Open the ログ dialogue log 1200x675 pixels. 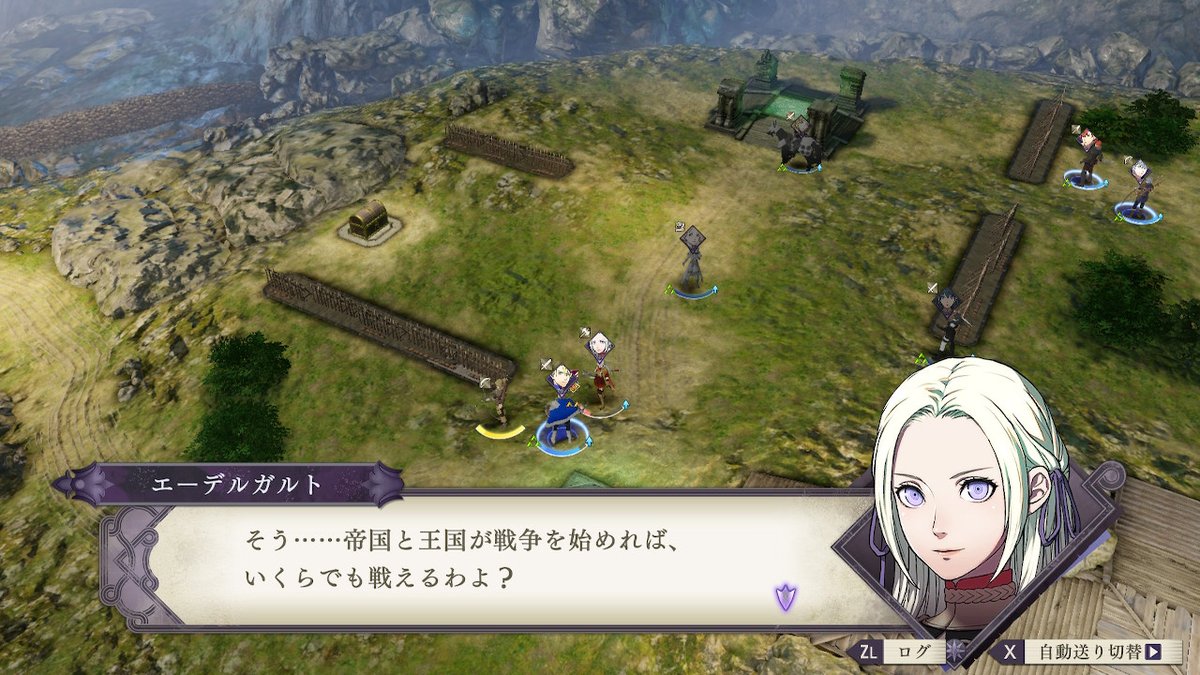896,652
